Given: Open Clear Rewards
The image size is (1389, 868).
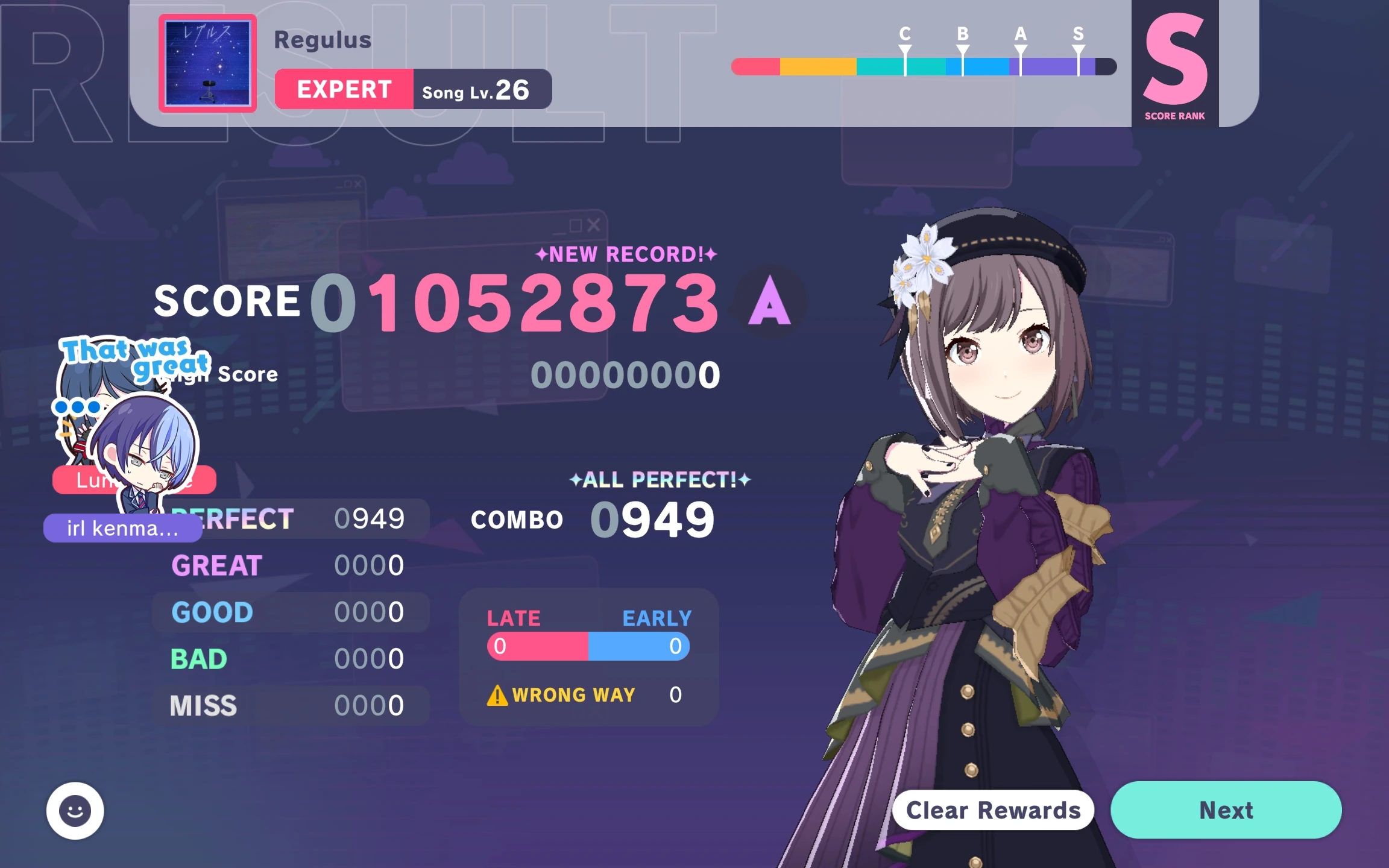Looking at the screenshot, I should click(992, 810).
